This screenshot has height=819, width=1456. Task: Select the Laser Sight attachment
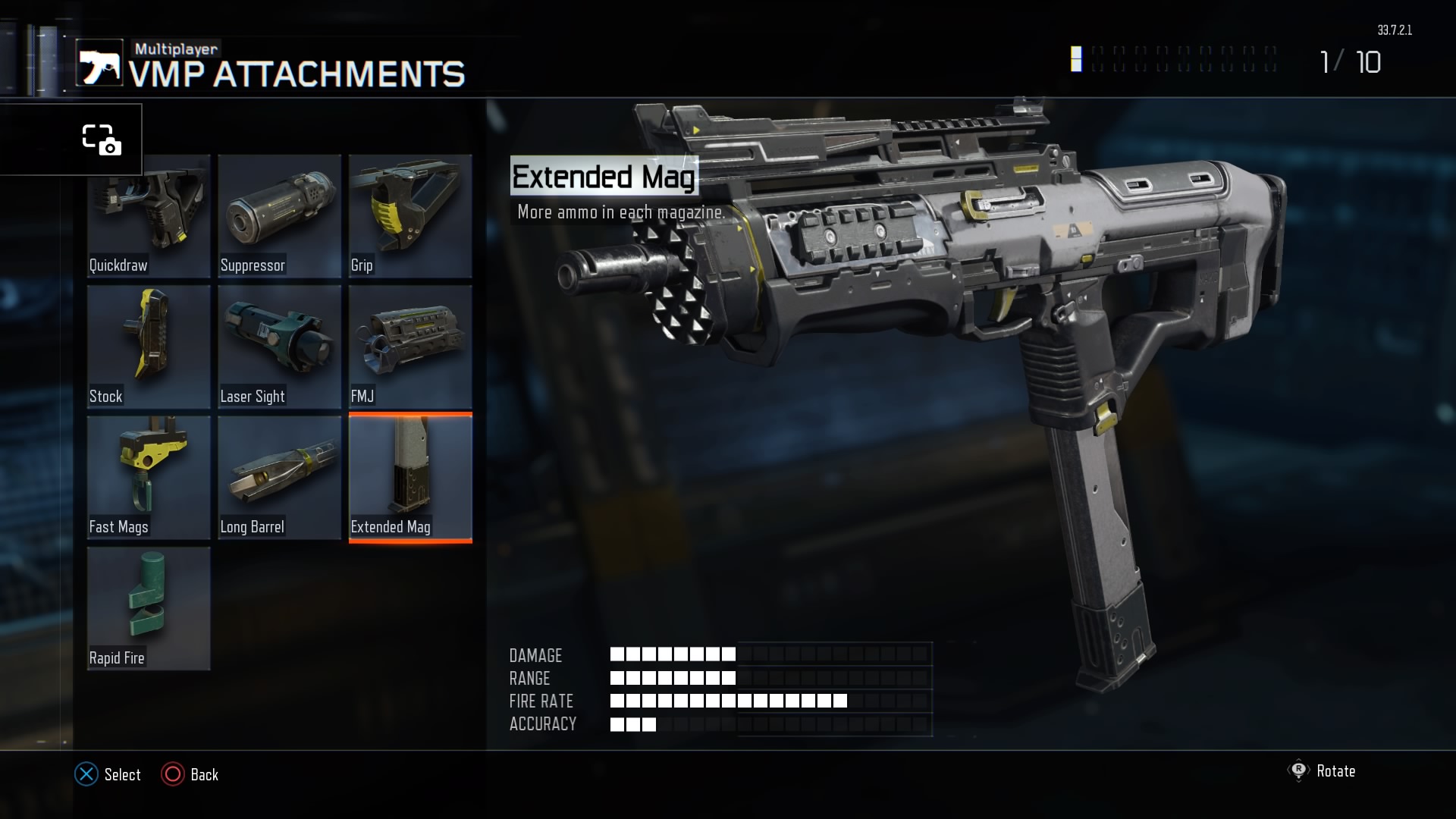coord(279,347)
